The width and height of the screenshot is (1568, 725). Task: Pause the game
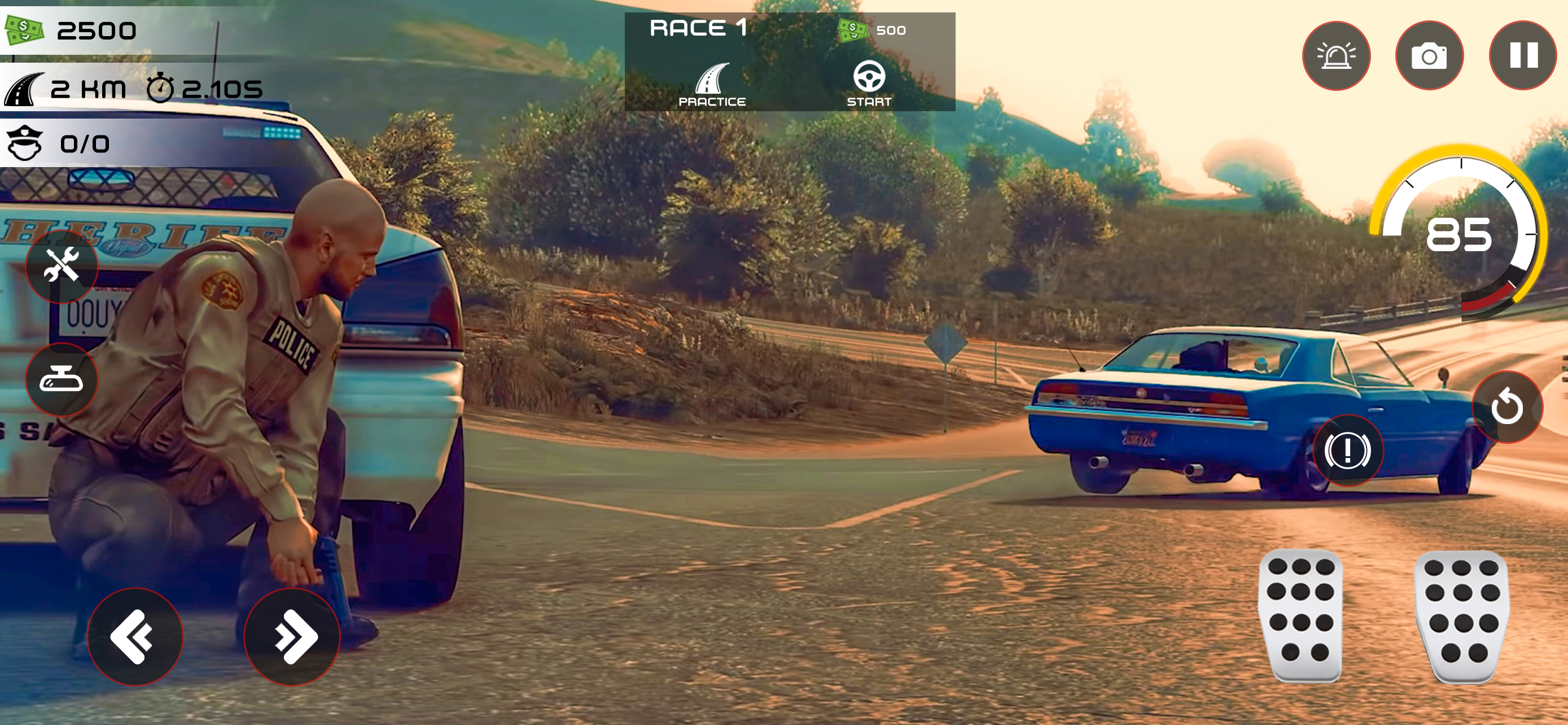click(1523, 55)
